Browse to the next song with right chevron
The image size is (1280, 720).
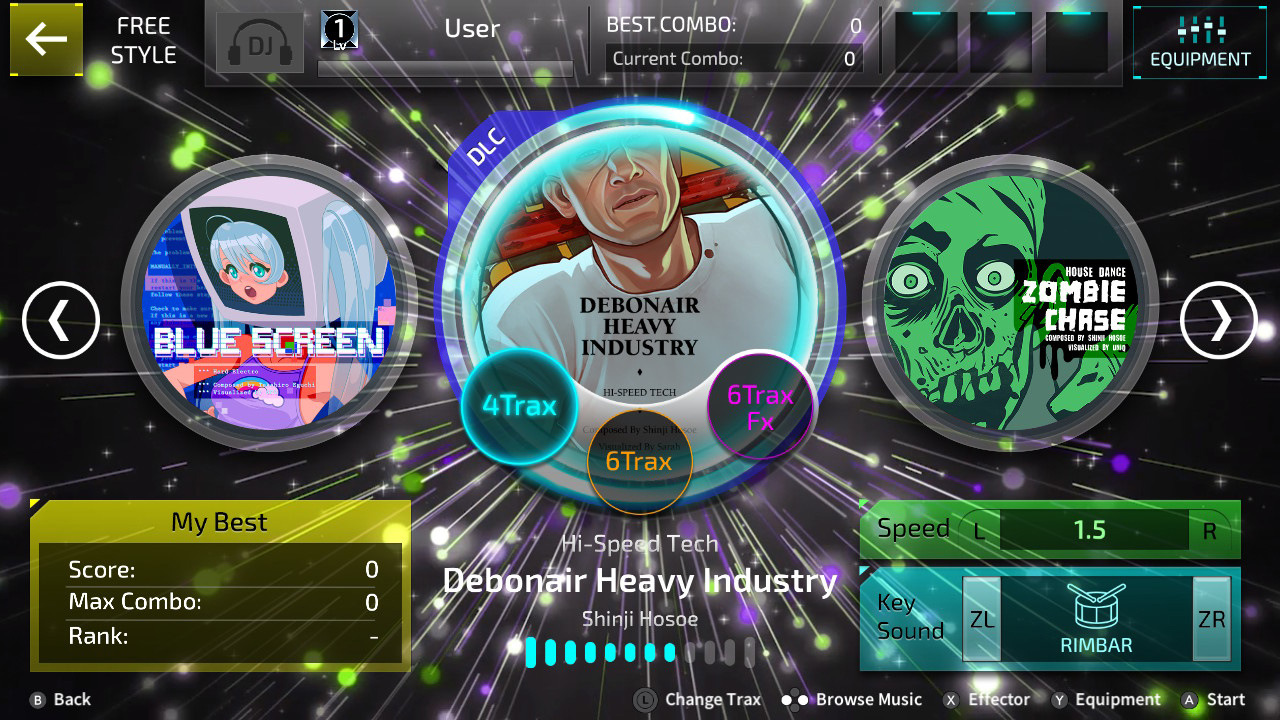tap(1218, 321)
